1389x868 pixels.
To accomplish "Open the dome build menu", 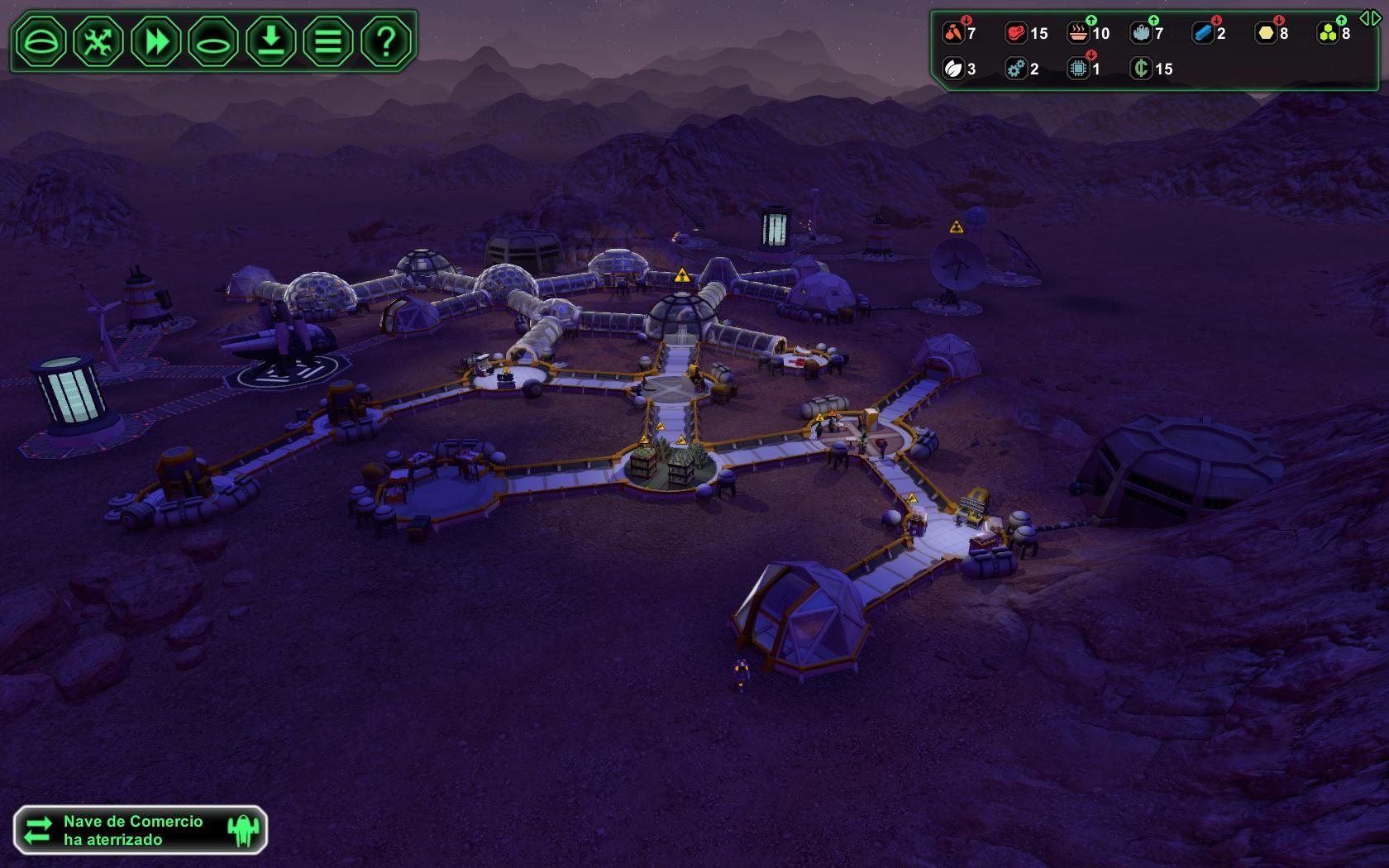I will tap(41, 41).
